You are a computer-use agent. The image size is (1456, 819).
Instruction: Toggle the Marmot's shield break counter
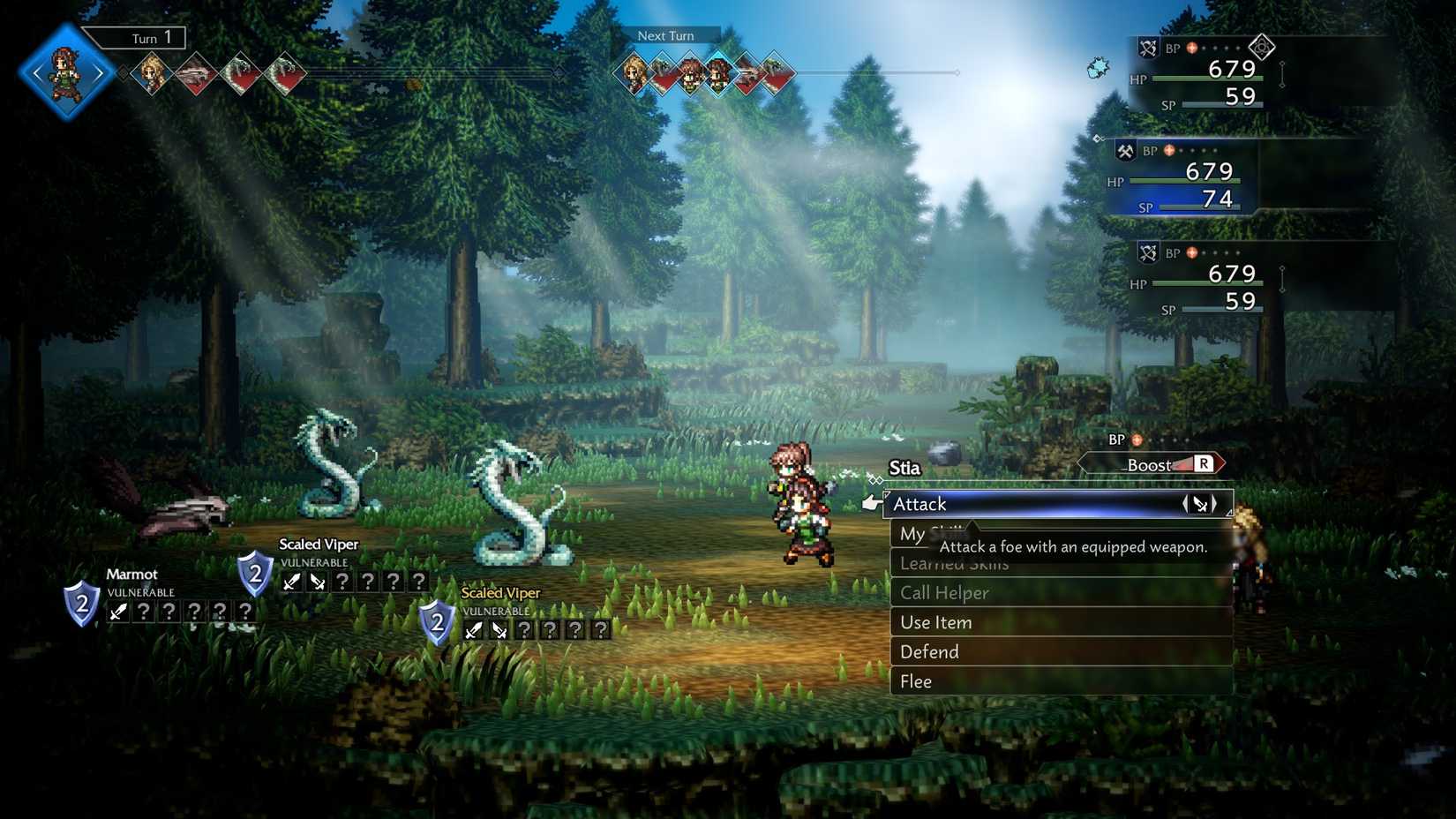[x=80, y=606]
